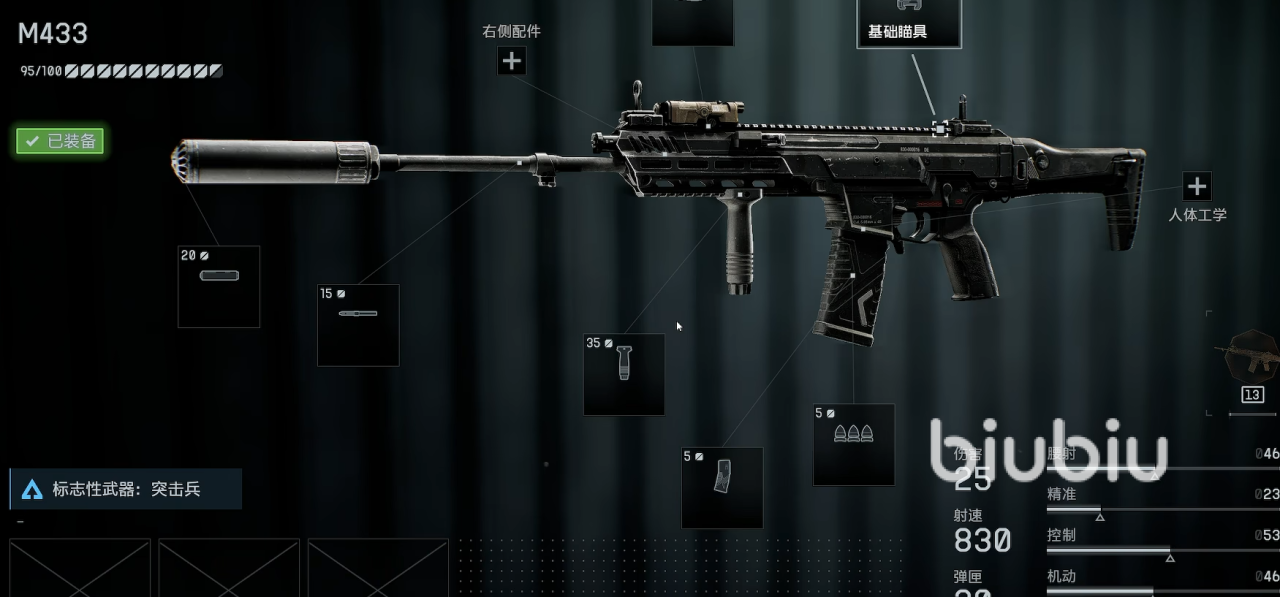Open the suppressor muzzle attachment slot

218,286
